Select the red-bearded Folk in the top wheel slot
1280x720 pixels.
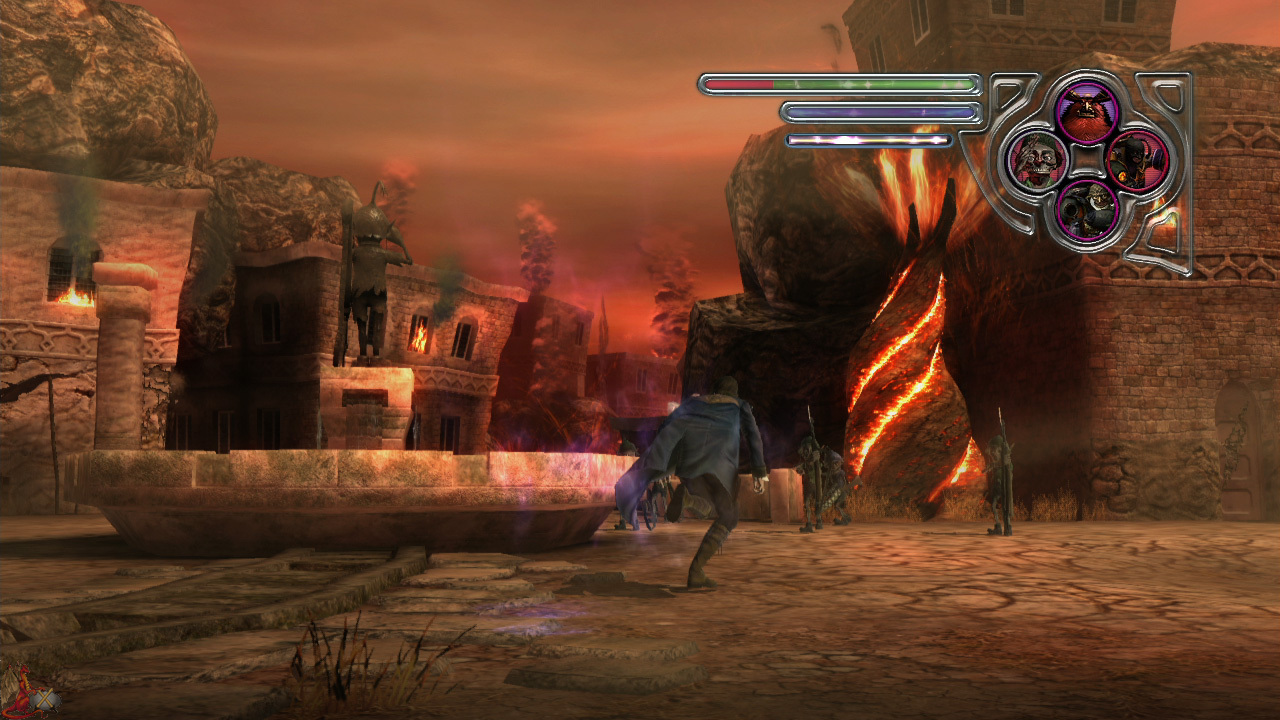(1085, 110)
